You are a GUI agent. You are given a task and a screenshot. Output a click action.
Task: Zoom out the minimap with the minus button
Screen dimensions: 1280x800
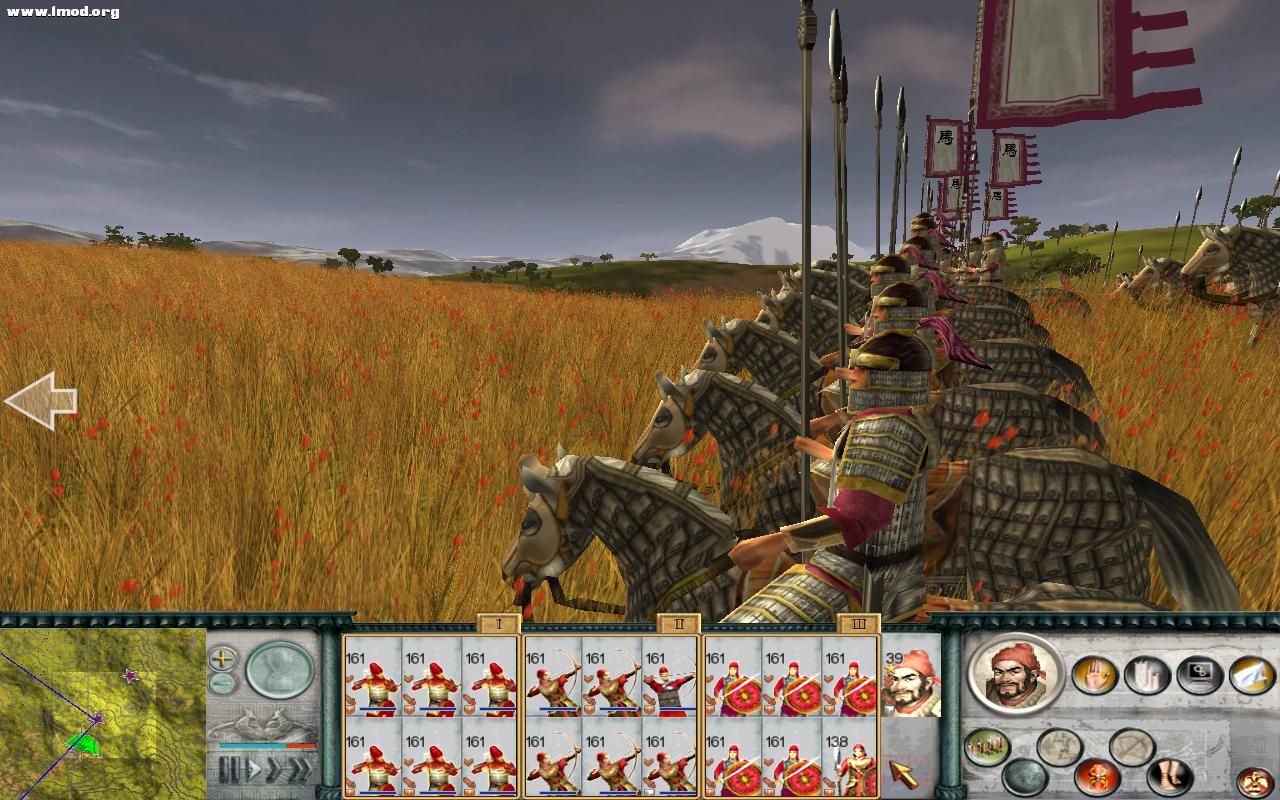click(222, 684)
